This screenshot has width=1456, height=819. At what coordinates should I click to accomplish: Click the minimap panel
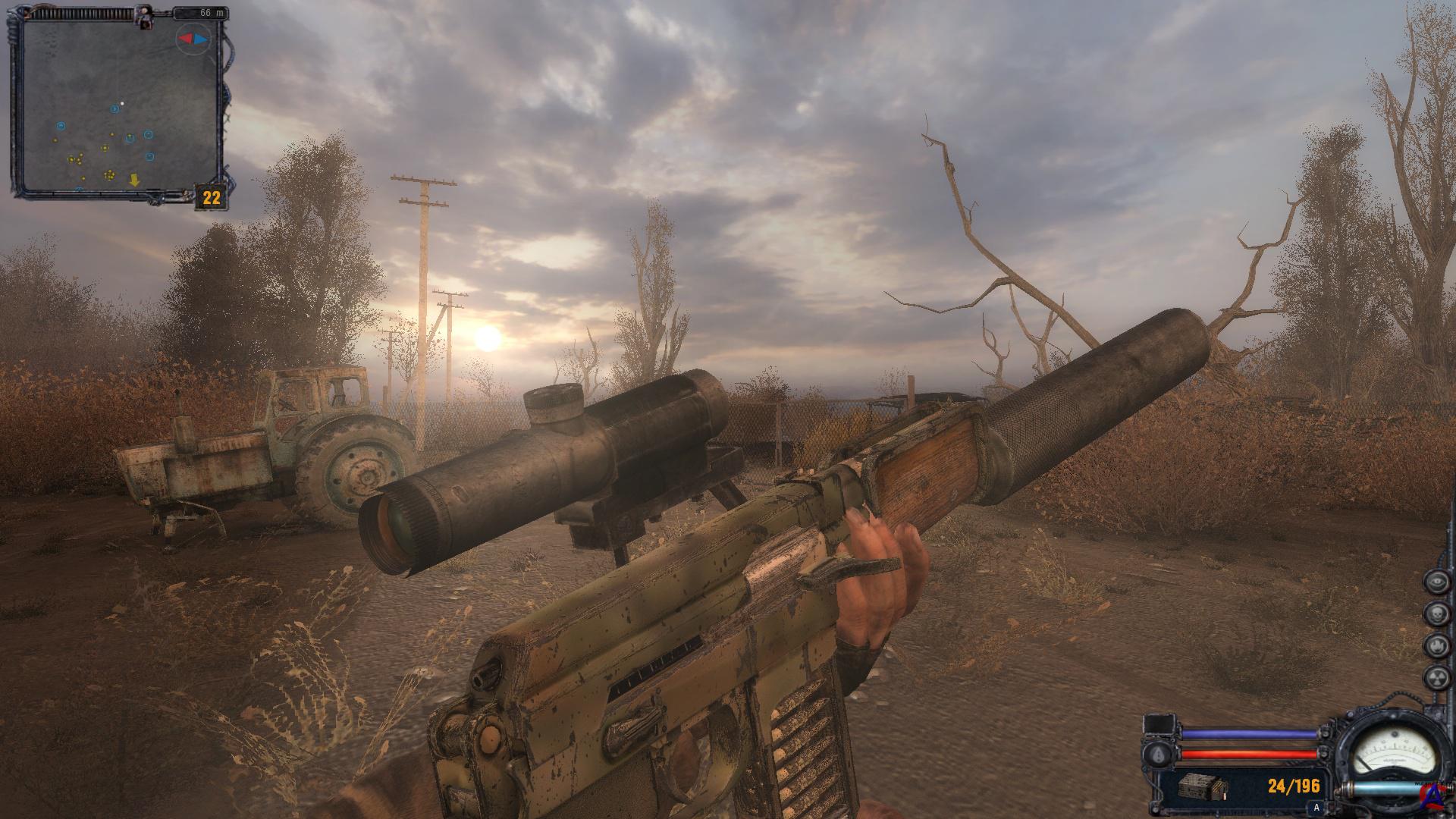pos(120,105)
